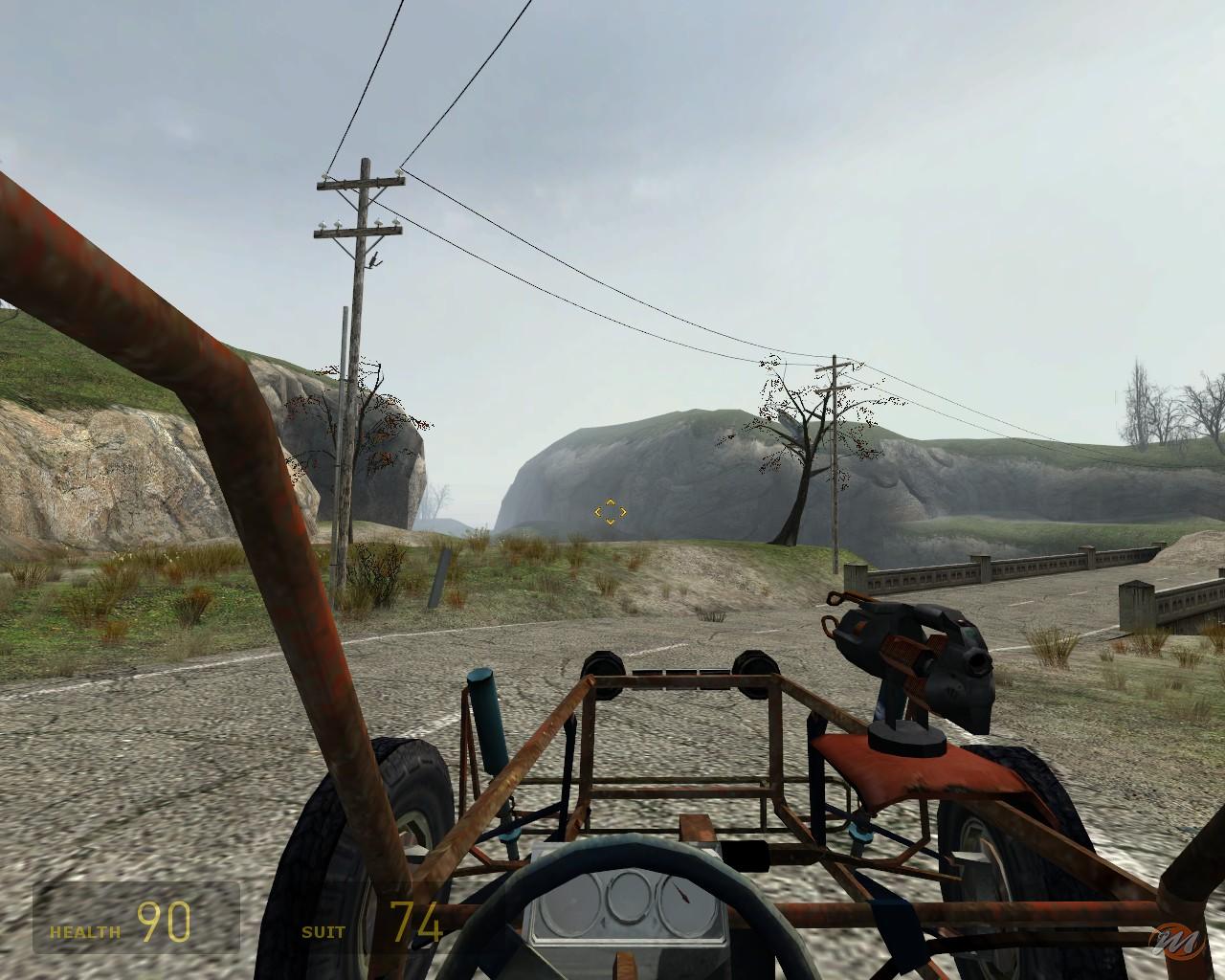Click the crosshair in screen center
1225x980 pixels.
coord(610,512)
